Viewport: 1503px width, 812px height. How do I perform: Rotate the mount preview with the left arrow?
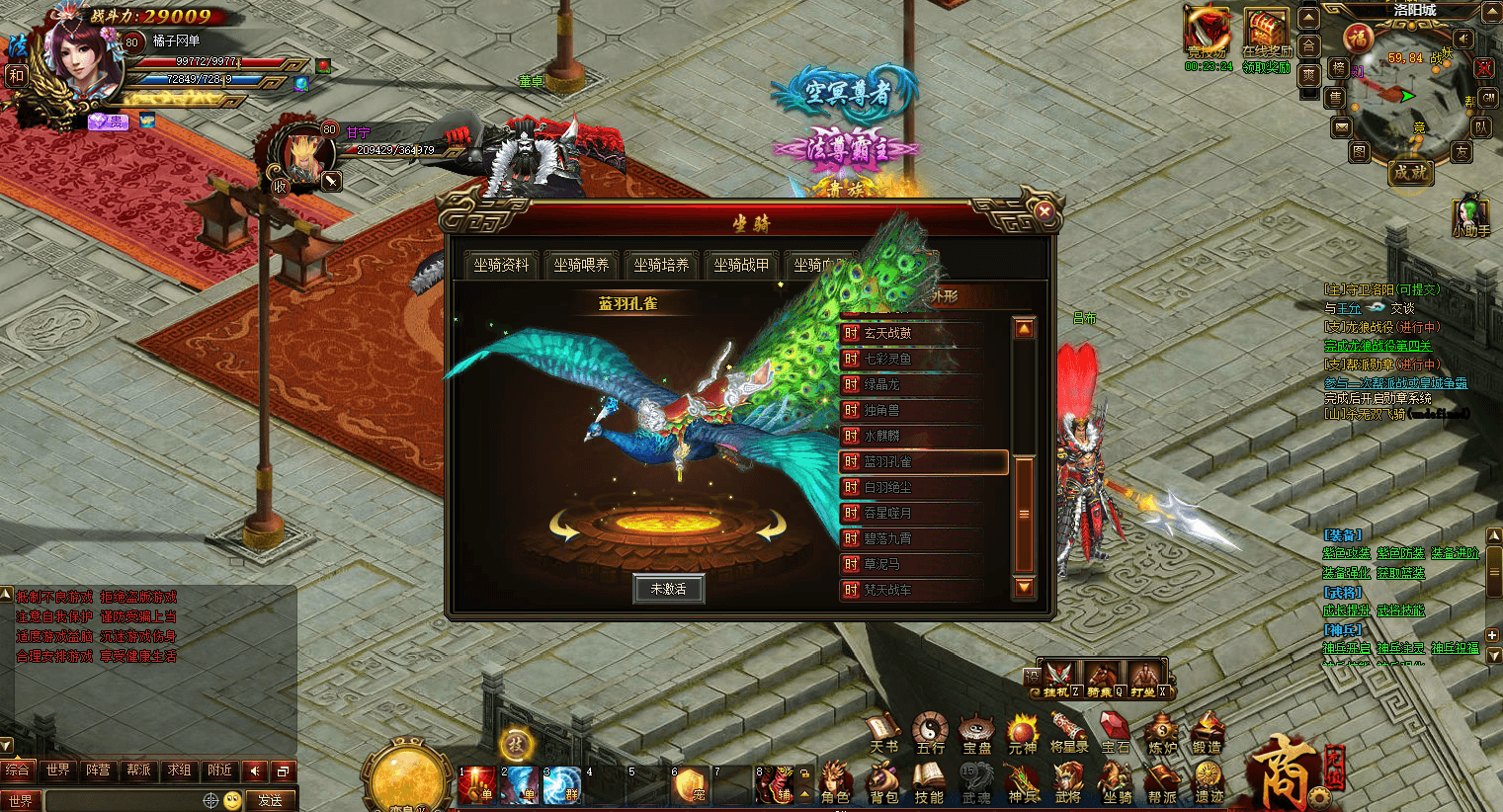pyautogui.click(x=565, y=528)
